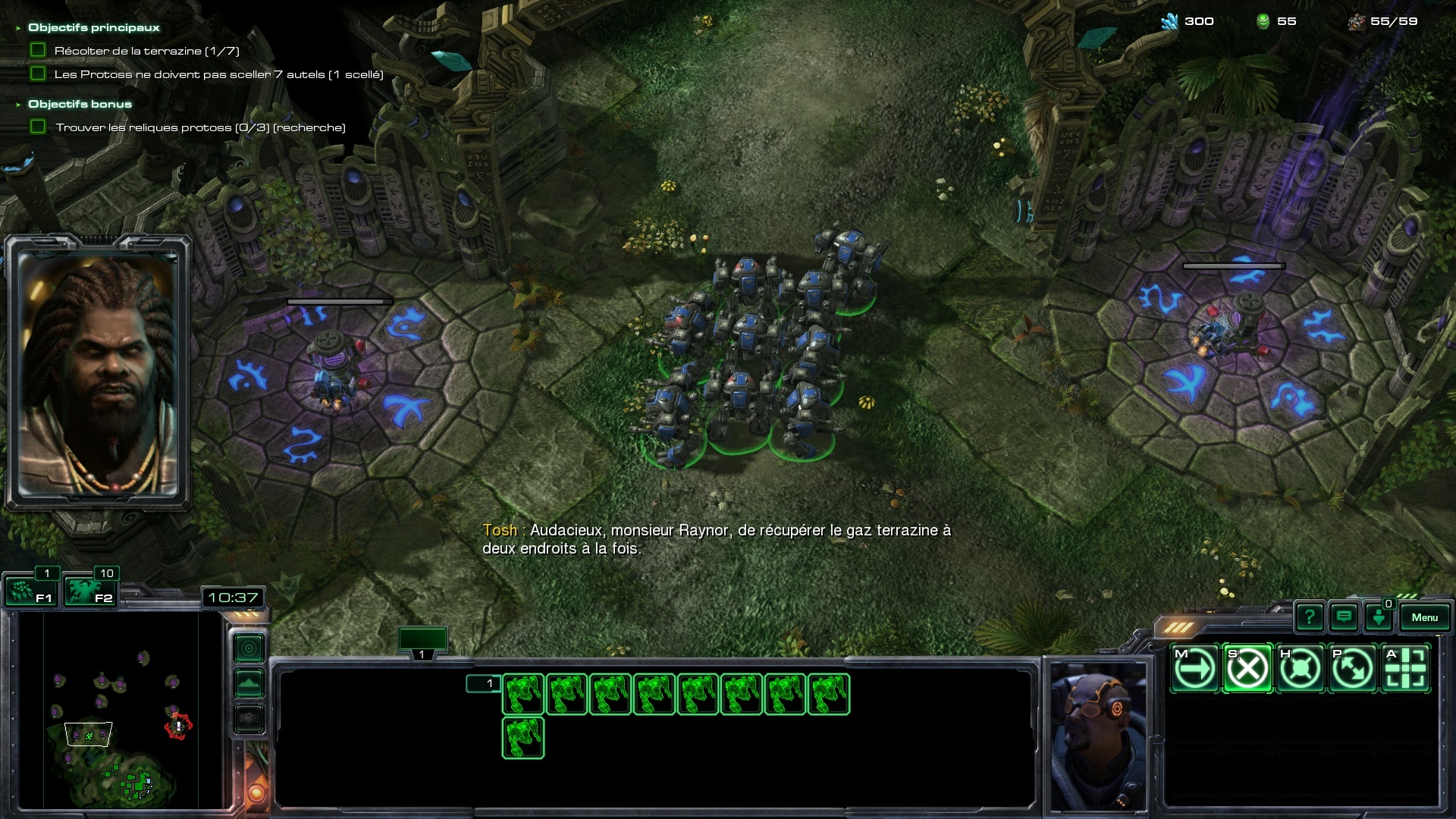Activate the minimap ping button
1456x819 pixels.
pyautogui.click(x=249, y=648)
